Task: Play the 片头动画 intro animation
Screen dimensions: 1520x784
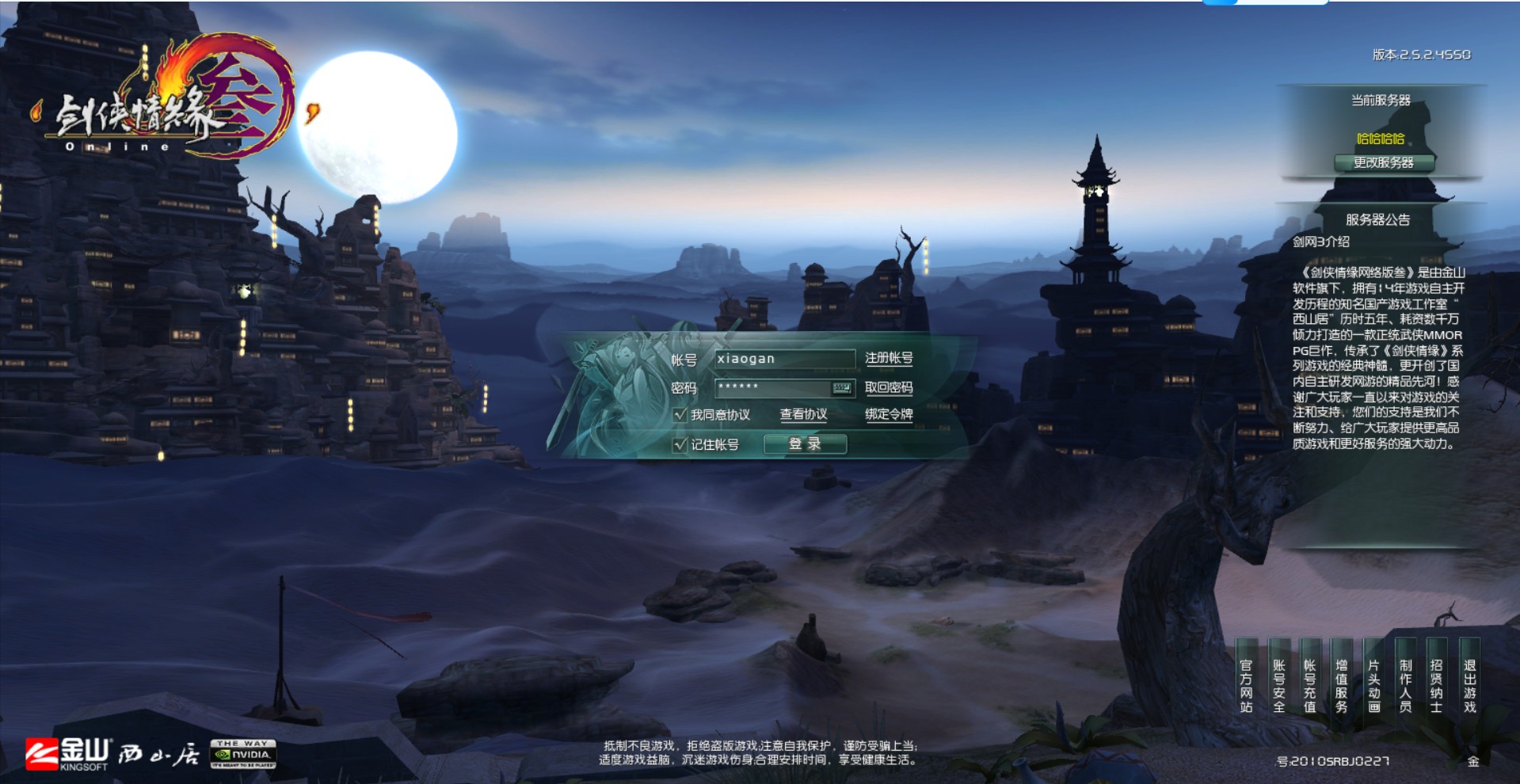Action: click(1373, 686)
